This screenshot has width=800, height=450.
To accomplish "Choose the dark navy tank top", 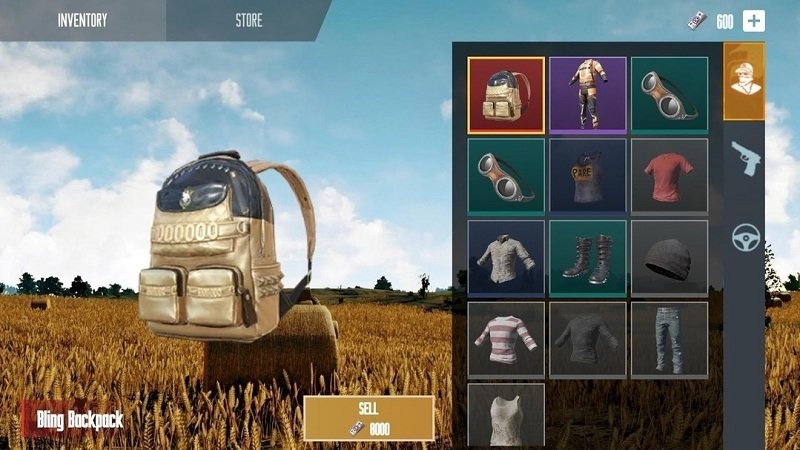I will [587, 176].
